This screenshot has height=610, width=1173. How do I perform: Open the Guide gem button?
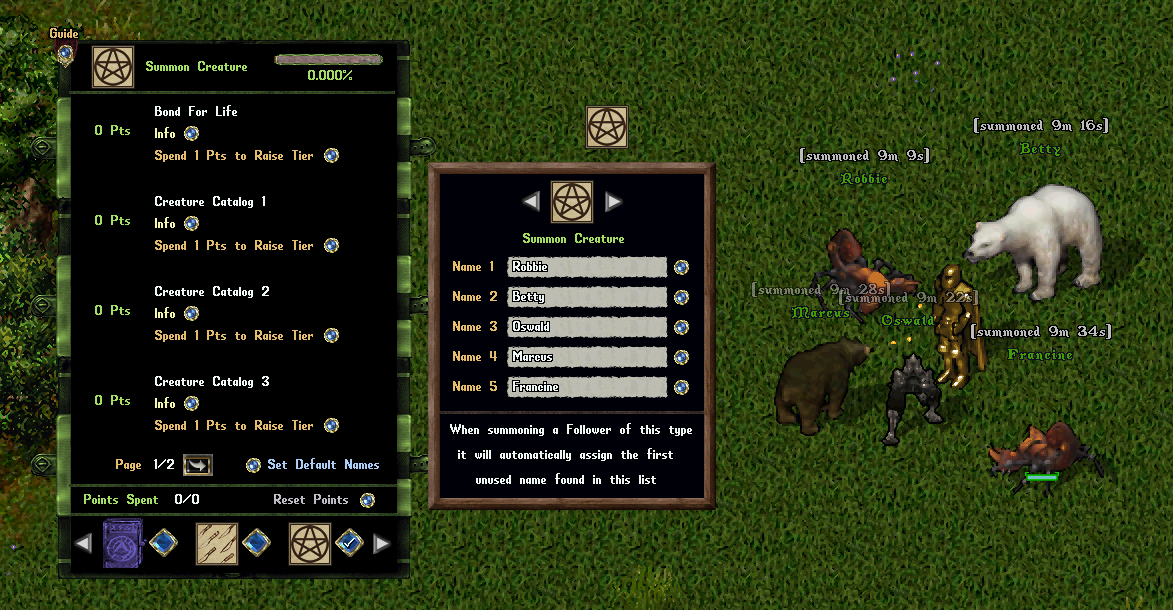point(65,51)
